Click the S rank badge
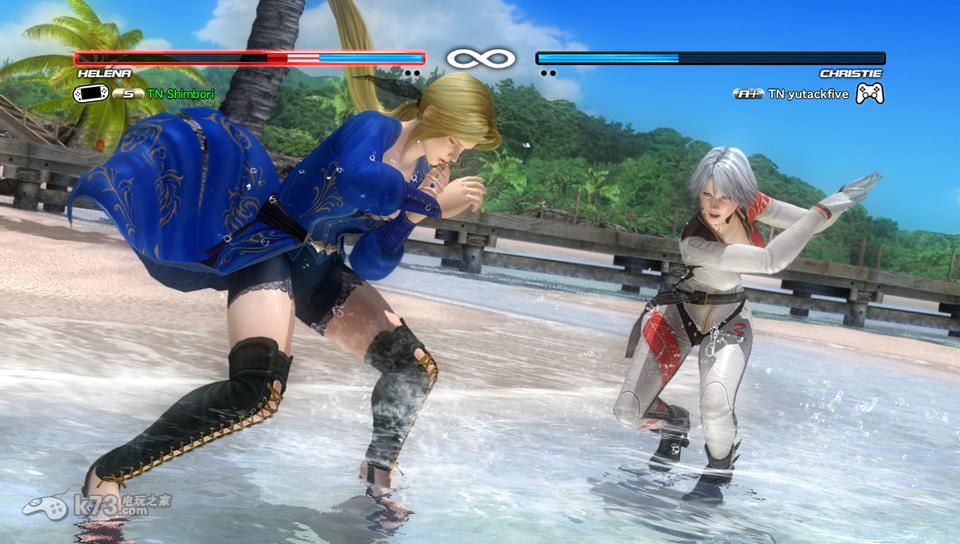The image size is (960, 544). [128, 93]
